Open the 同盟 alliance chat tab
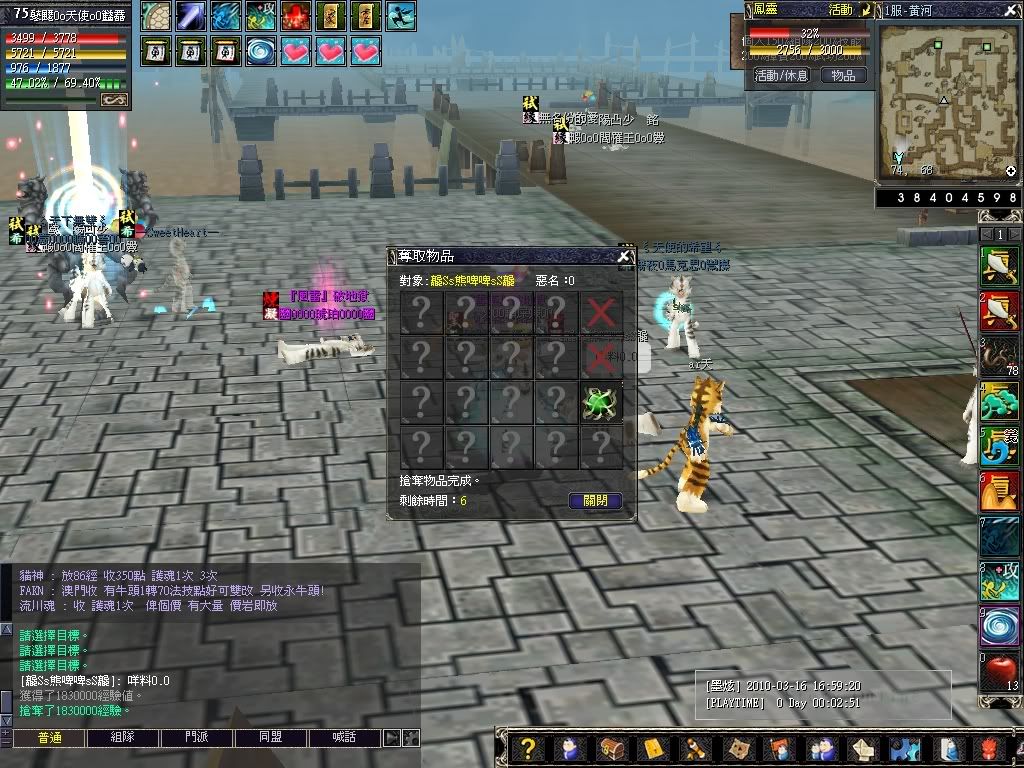Viewport: 1024px width, 768px height. tap(270, 738)
